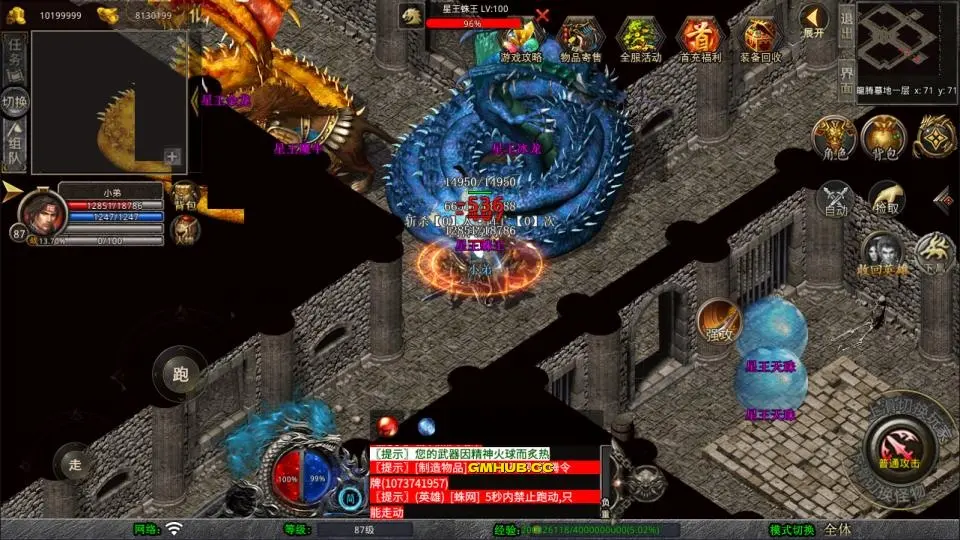Open the 游戏攻略 game guide icon
The width and height of the screenshot is (960, 540).
(x=520, y=39)
